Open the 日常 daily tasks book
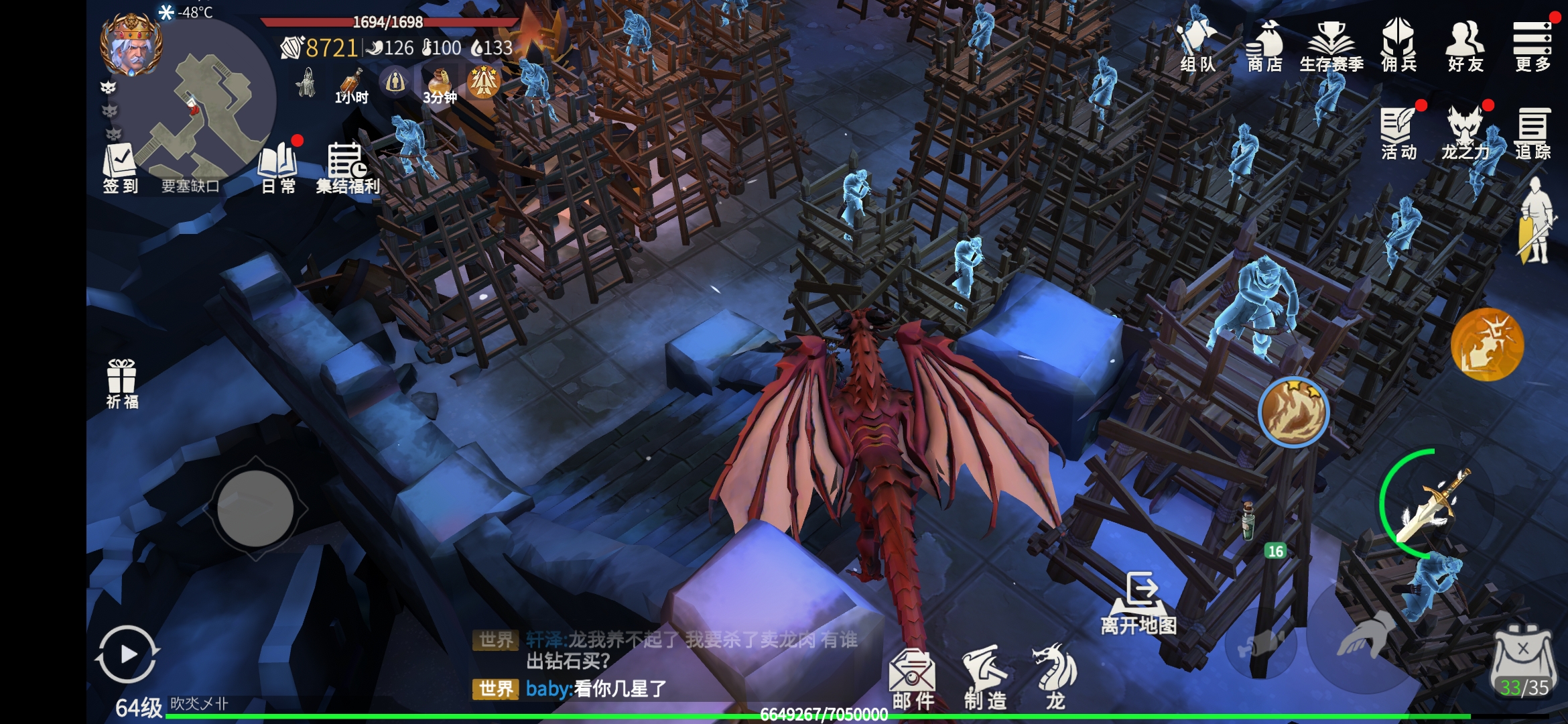 click(x=278, y=168)
